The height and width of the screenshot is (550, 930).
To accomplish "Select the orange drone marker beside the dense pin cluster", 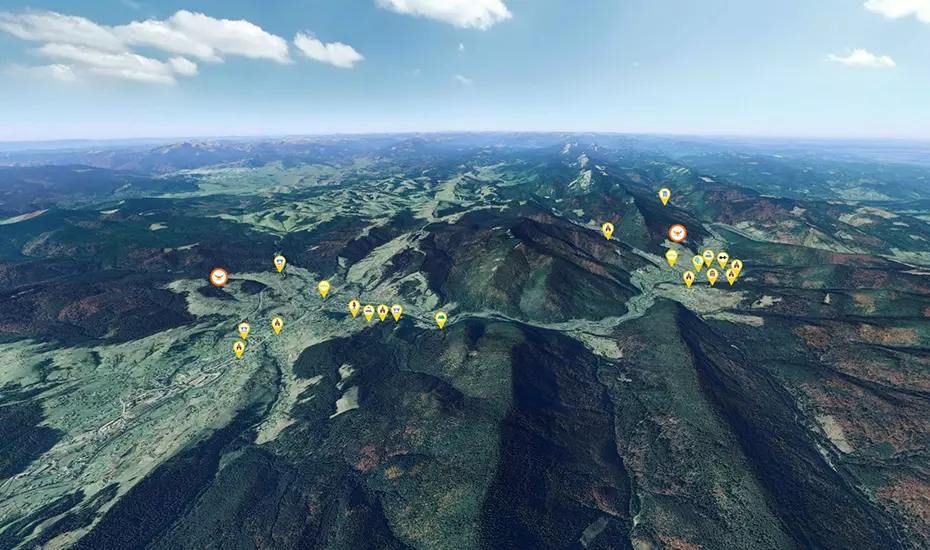I will click(677, 233).
